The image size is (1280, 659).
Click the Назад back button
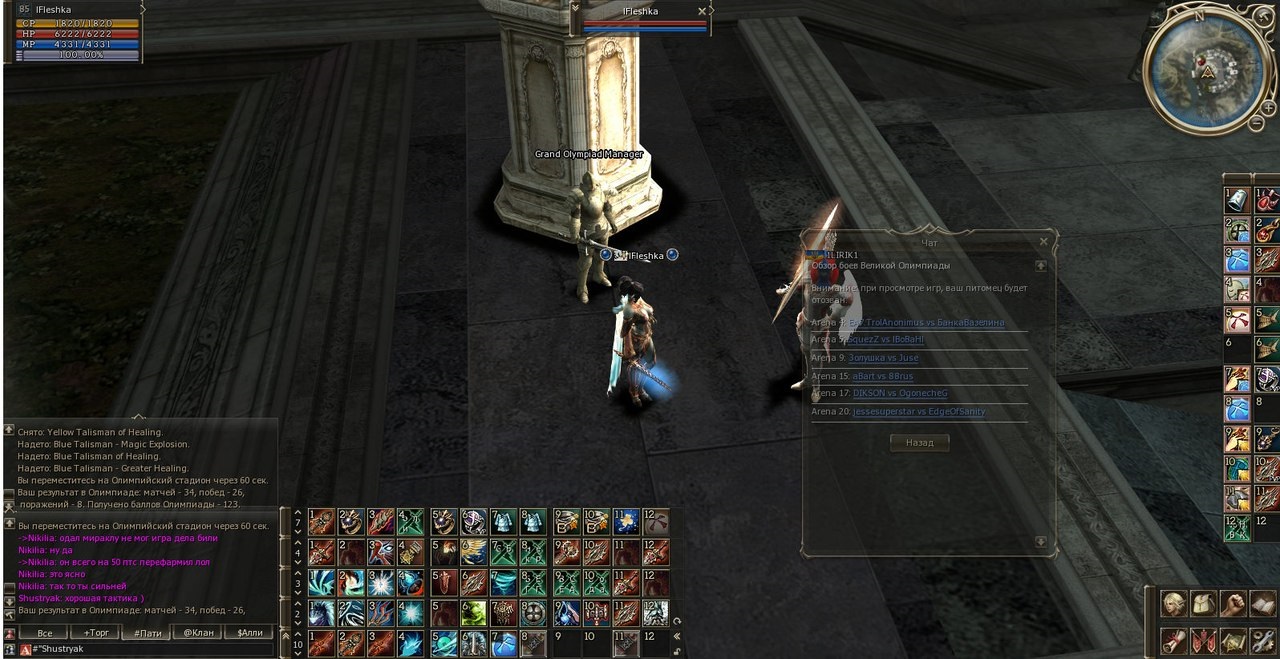tap(919, 443)
